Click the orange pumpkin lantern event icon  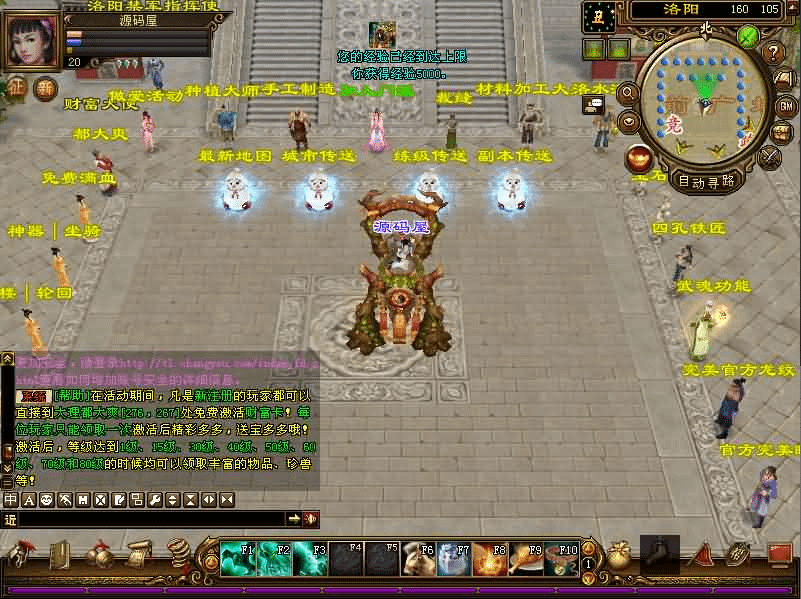tap(637, 157)
